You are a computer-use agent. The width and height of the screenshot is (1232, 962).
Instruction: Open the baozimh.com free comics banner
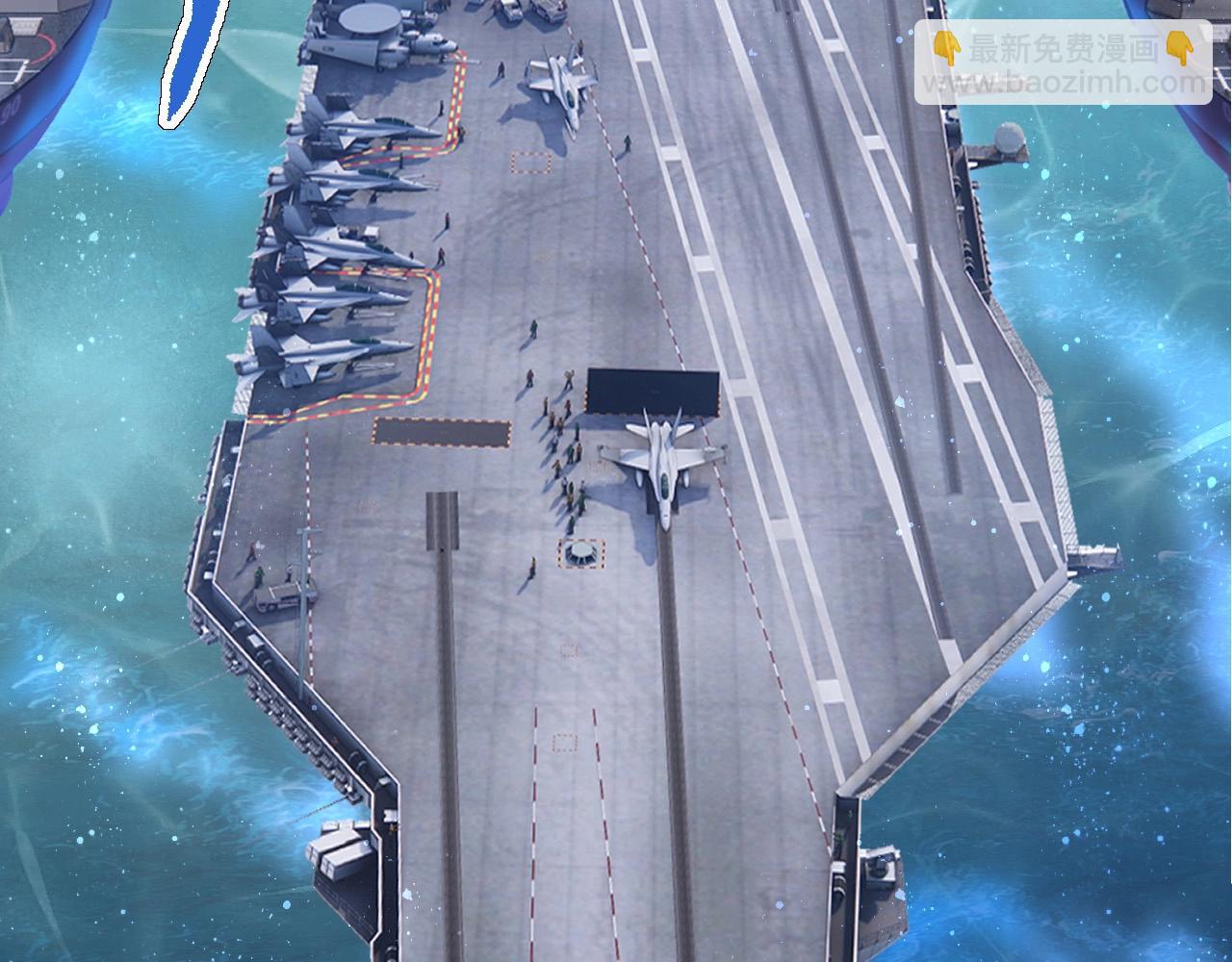coord(1063,63)
